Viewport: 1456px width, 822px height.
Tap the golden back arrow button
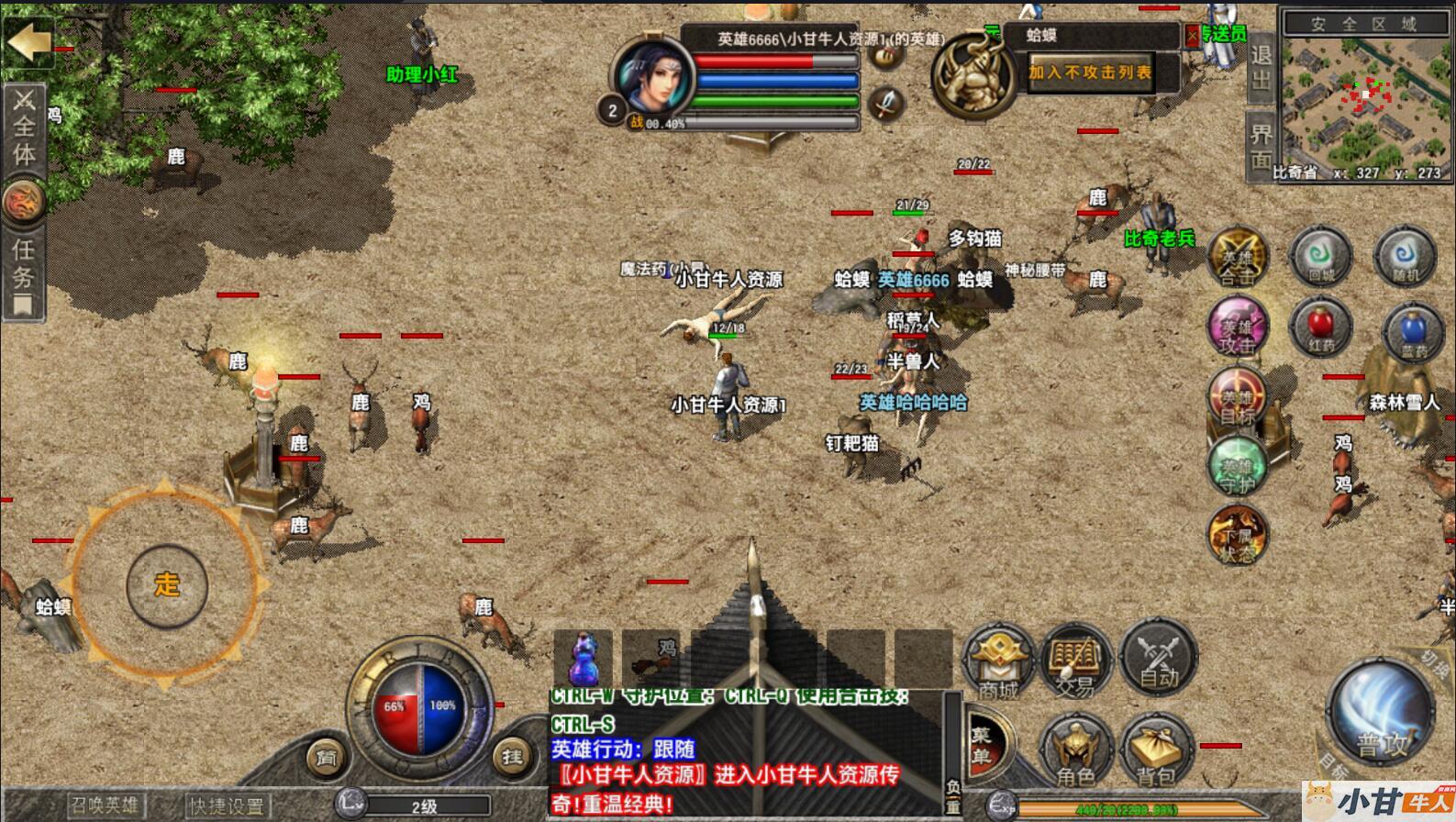29,42
